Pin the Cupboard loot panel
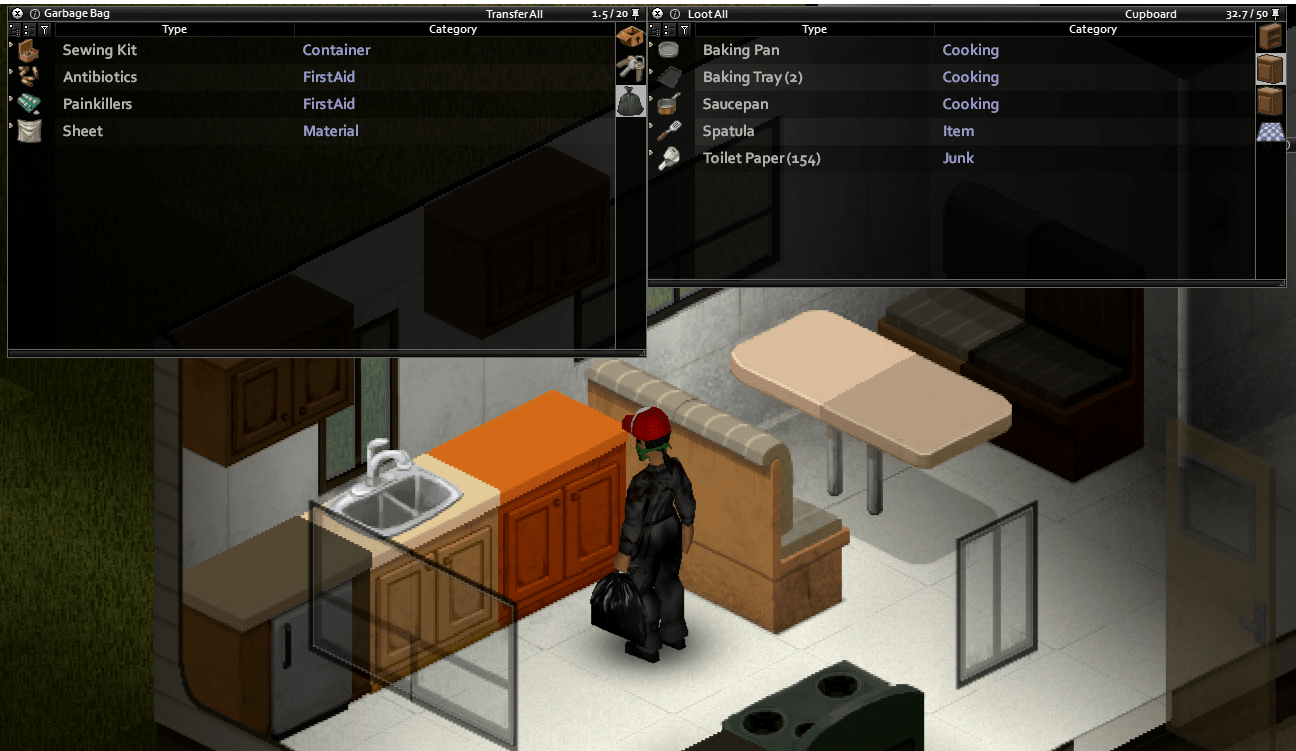The width and height of the screenshot is (1296, 751). coord(1275,14)
